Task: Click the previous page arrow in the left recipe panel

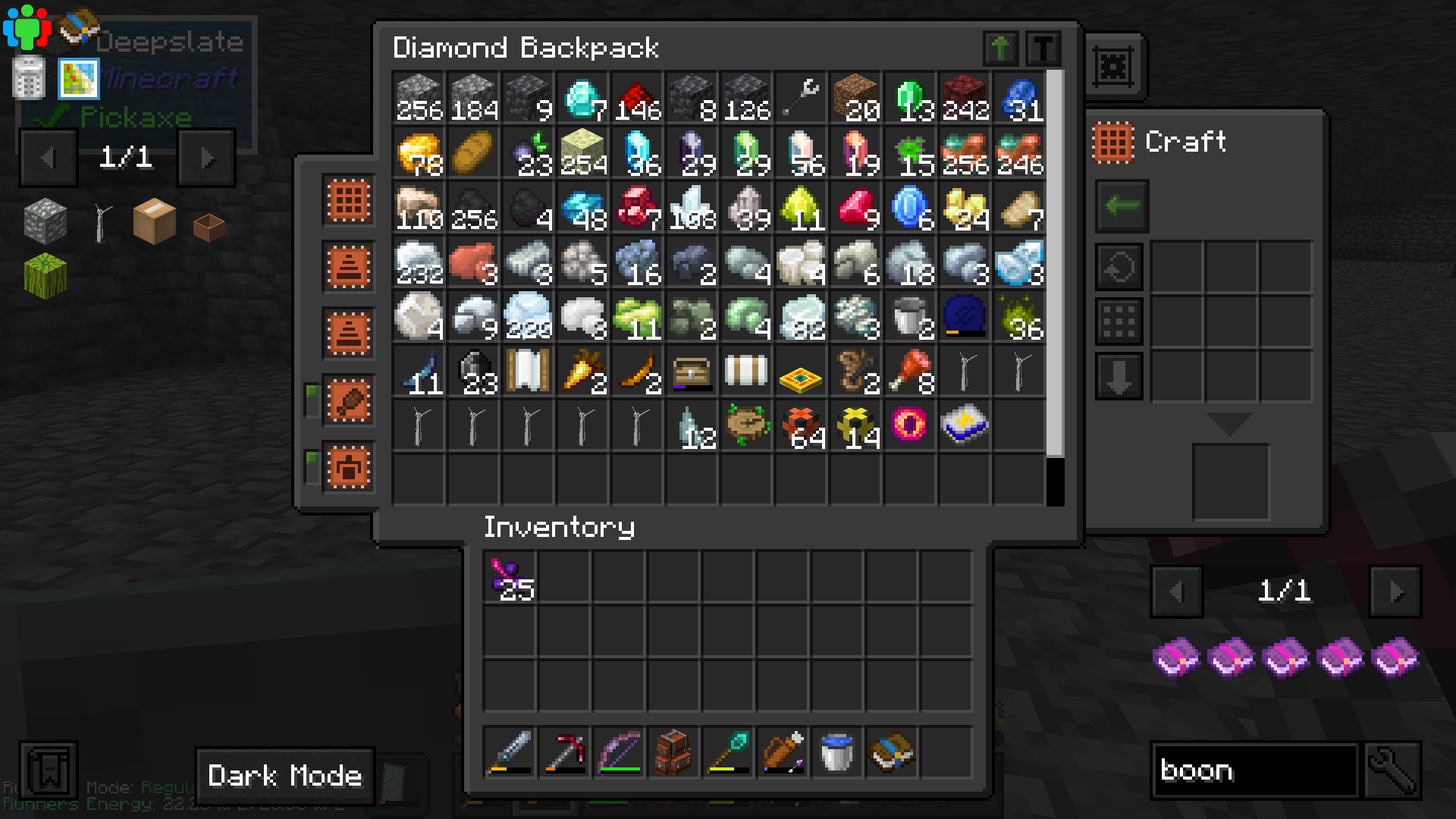Action: (48, 157)
